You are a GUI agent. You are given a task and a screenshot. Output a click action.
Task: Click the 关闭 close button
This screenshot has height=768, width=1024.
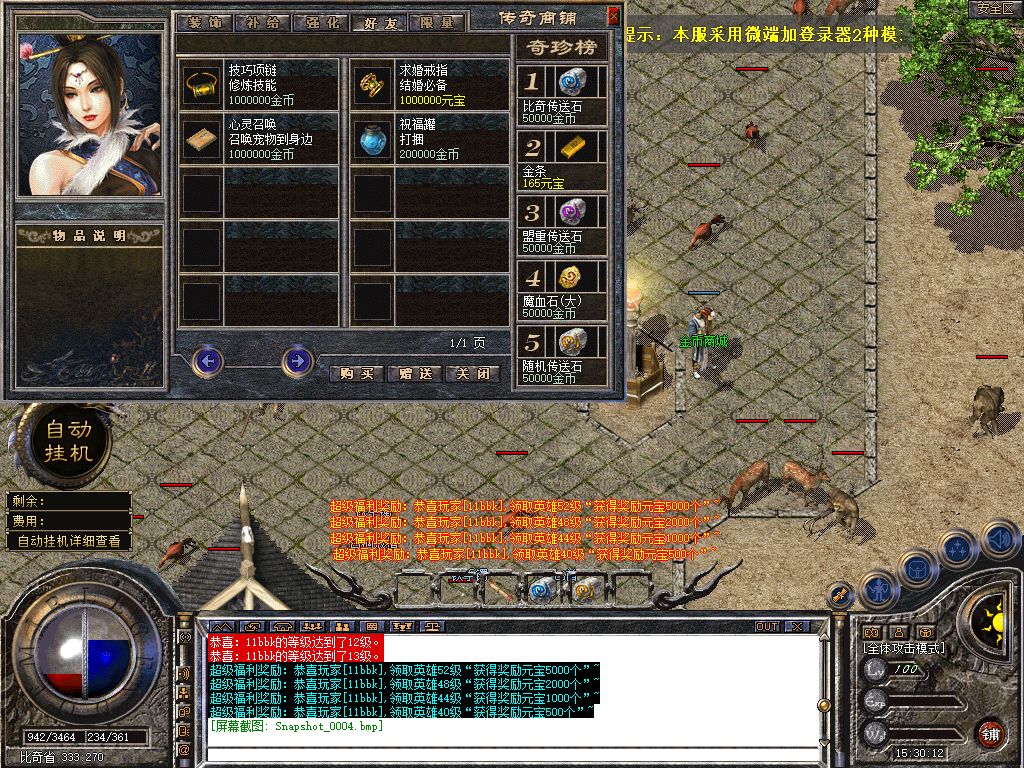tap(472, 373)
